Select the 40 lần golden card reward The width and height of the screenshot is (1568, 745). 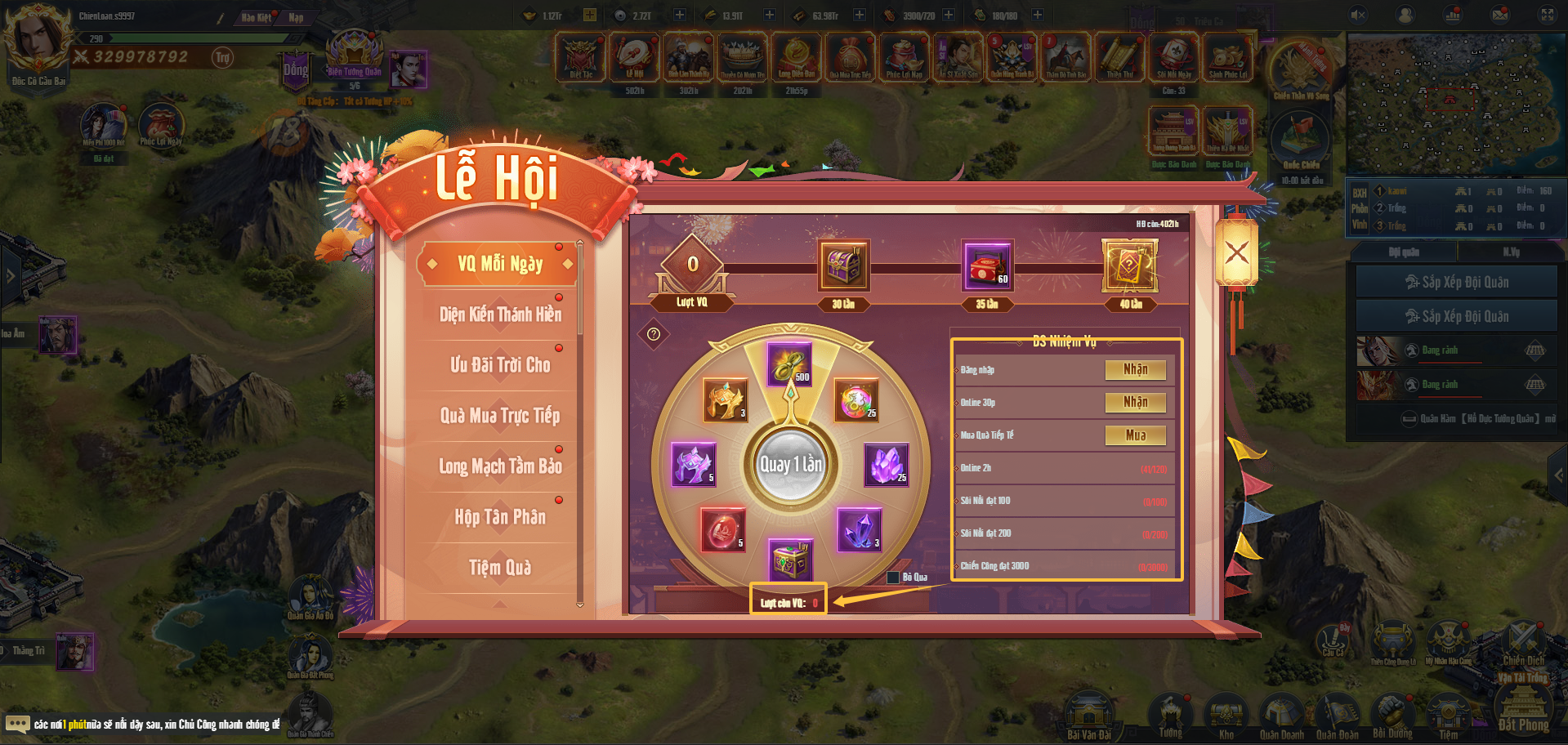(x=1130, y=266)
